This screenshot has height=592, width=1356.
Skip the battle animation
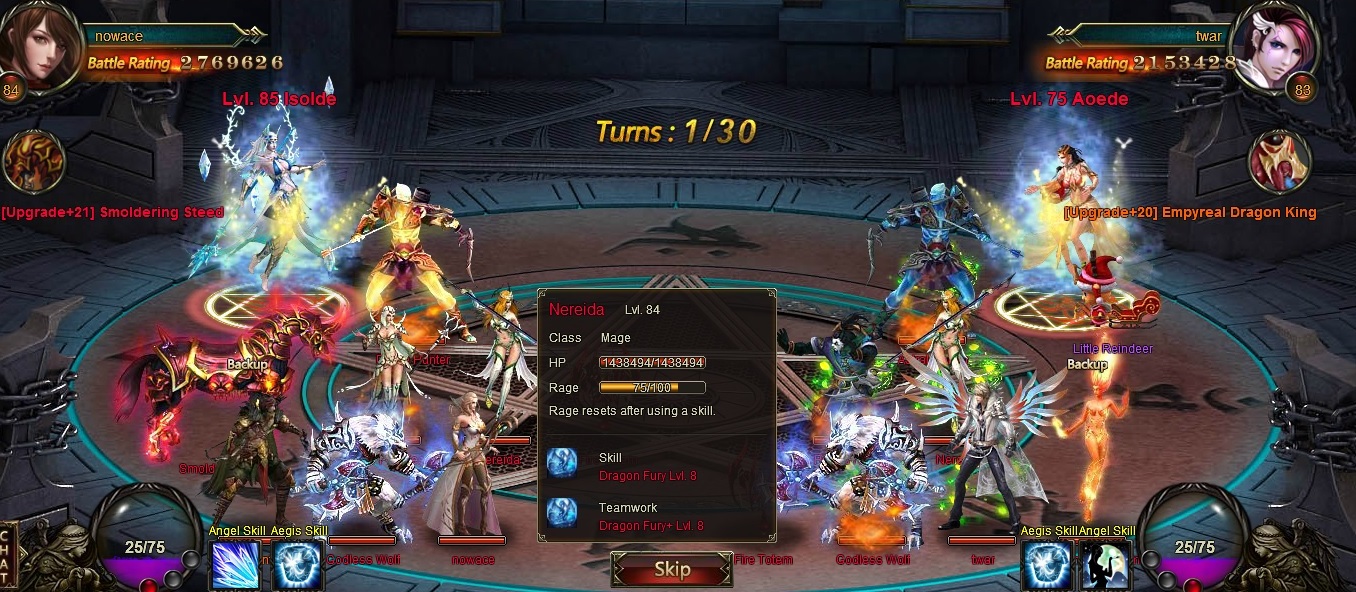671,570
